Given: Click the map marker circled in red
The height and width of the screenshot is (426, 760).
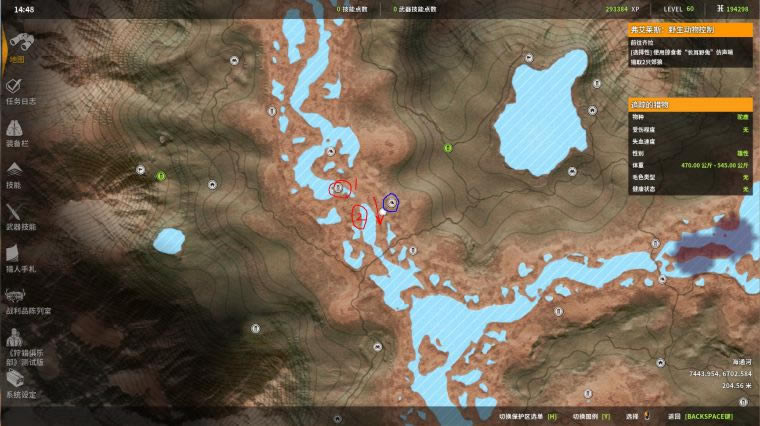Looking at the screenshot, I should pyautogui.click(x=337, y=187).
